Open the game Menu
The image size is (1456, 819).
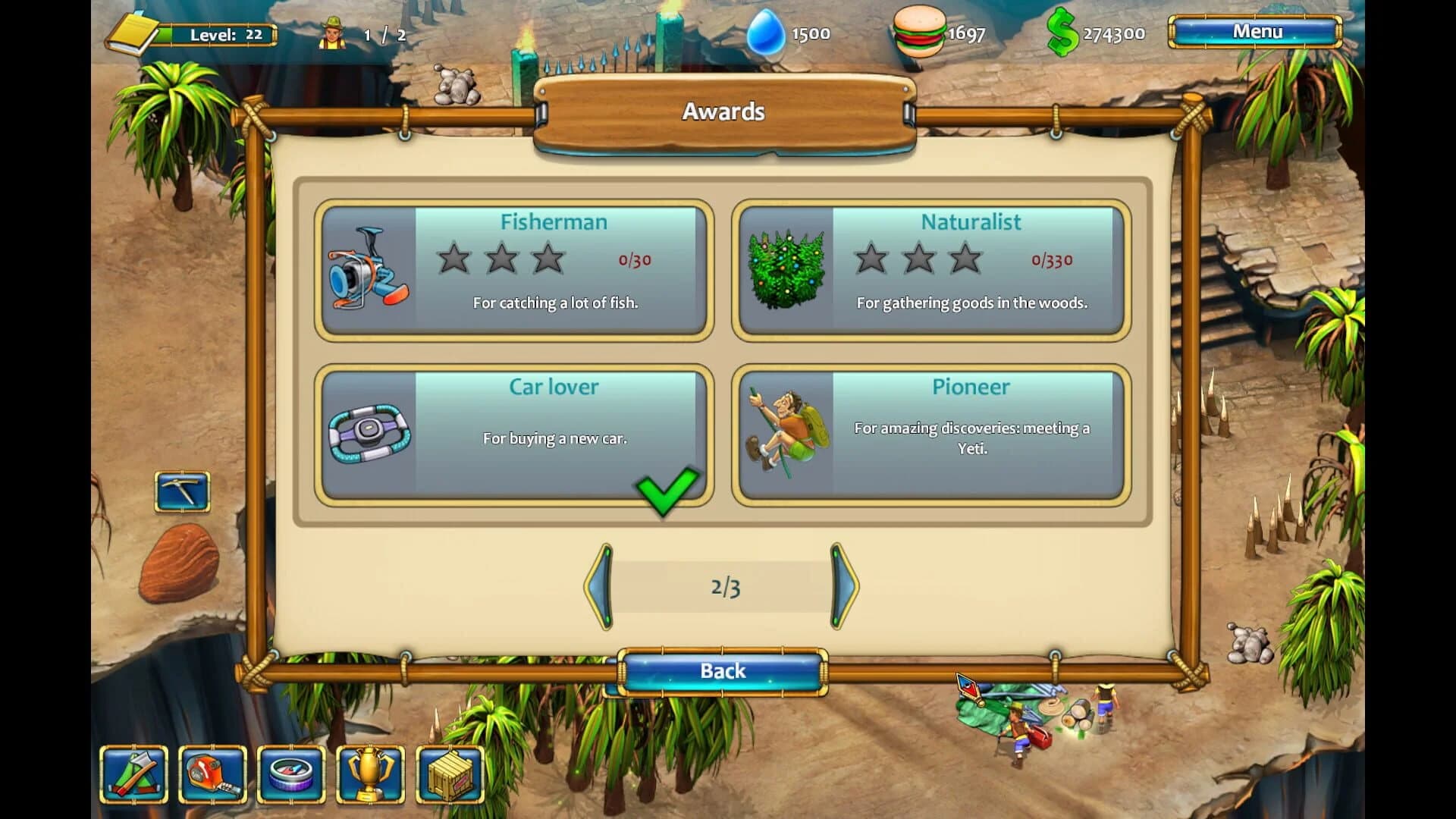click(1255, 32)
